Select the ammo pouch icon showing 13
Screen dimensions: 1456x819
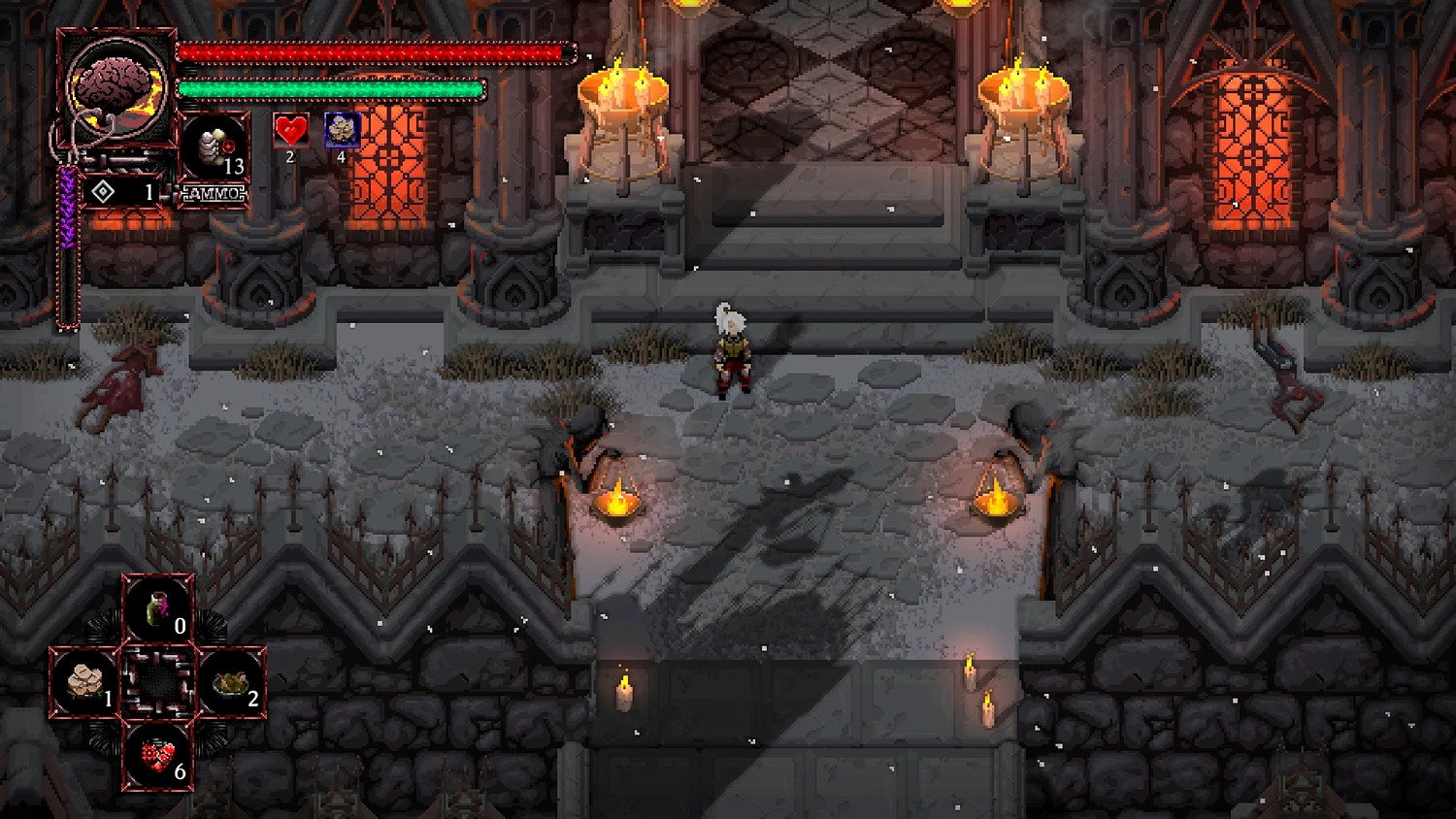(x=215, y=146)
